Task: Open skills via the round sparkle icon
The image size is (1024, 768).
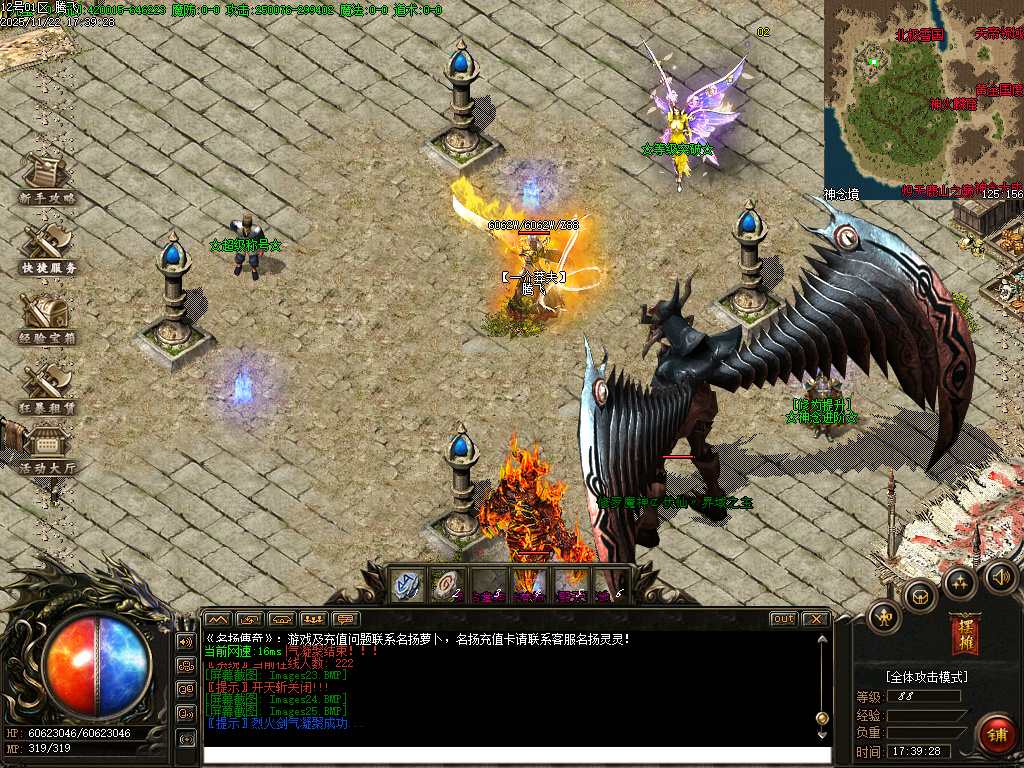Action: pyautogui.click(x=960, y=582)
